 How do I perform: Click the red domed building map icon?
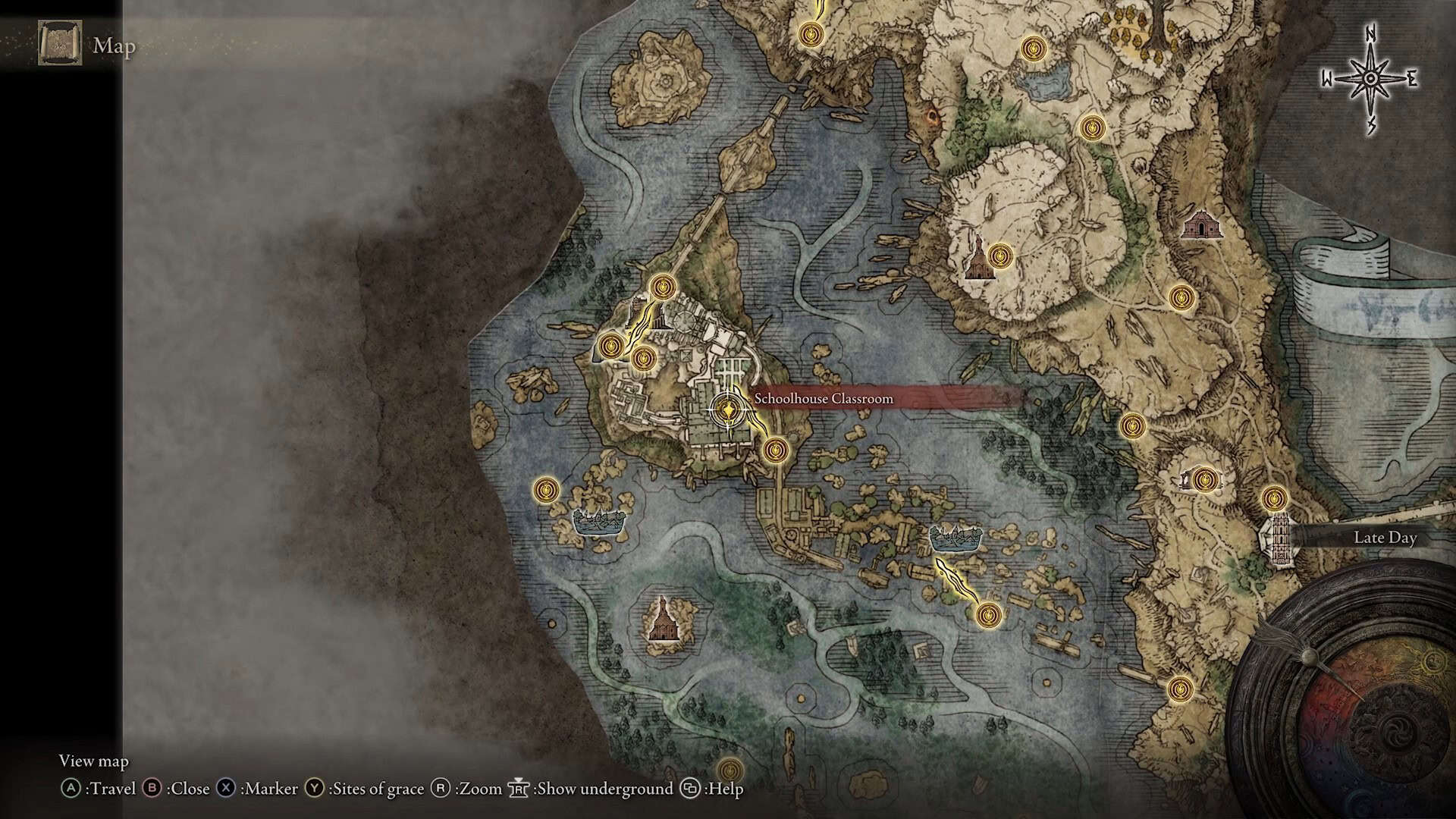click(1199, 225)
